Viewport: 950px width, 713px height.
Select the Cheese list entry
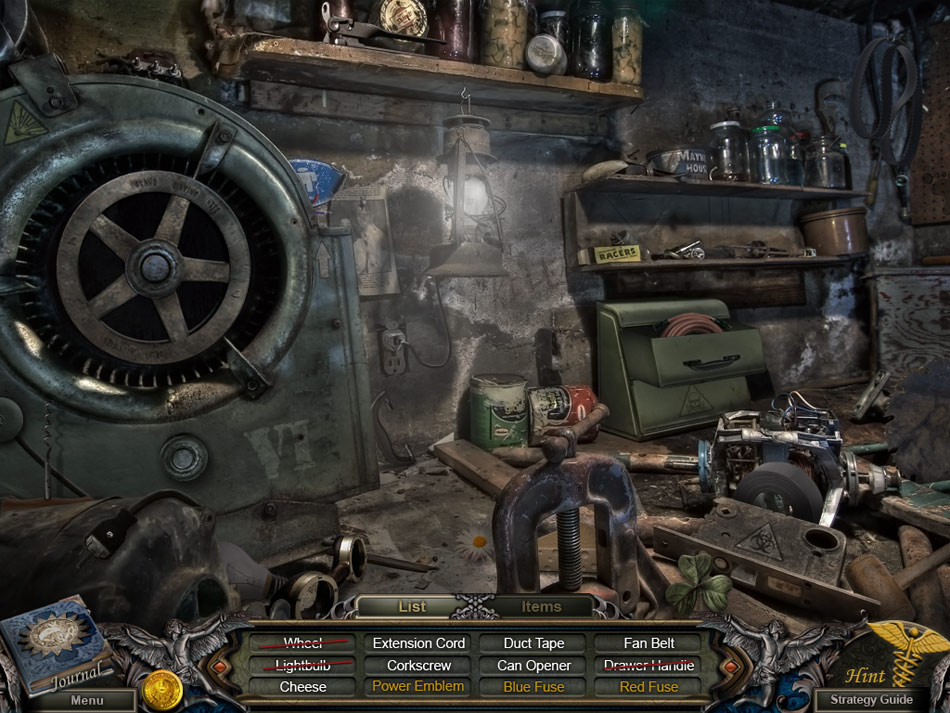point(303,687)
